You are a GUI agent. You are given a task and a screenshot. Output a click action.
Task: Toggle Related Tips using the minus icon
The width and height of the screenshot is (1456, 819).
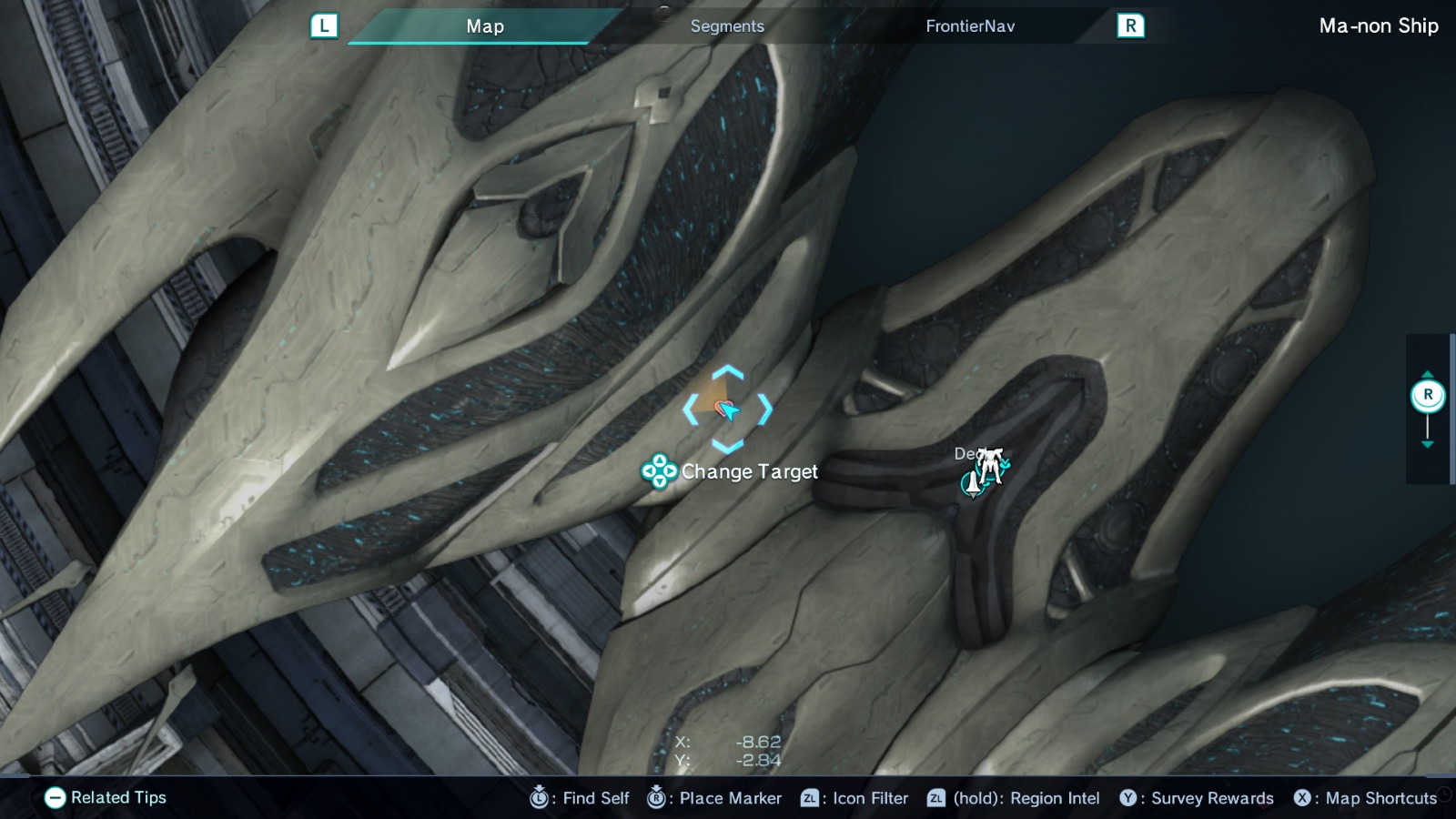tap(56, 798)
